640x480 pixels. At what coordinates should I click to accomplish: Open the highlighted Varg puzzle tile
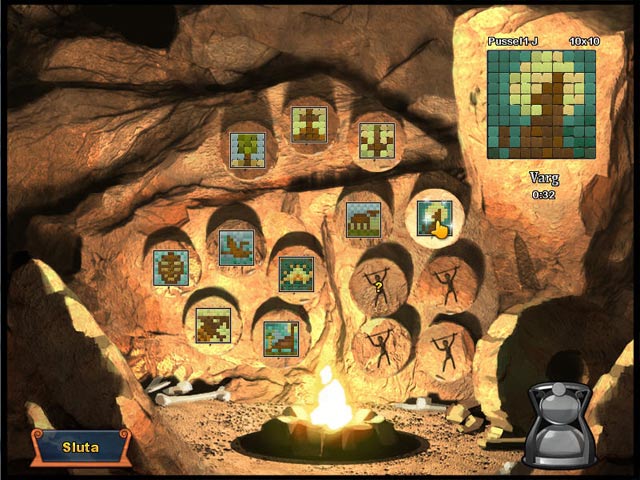434,218
